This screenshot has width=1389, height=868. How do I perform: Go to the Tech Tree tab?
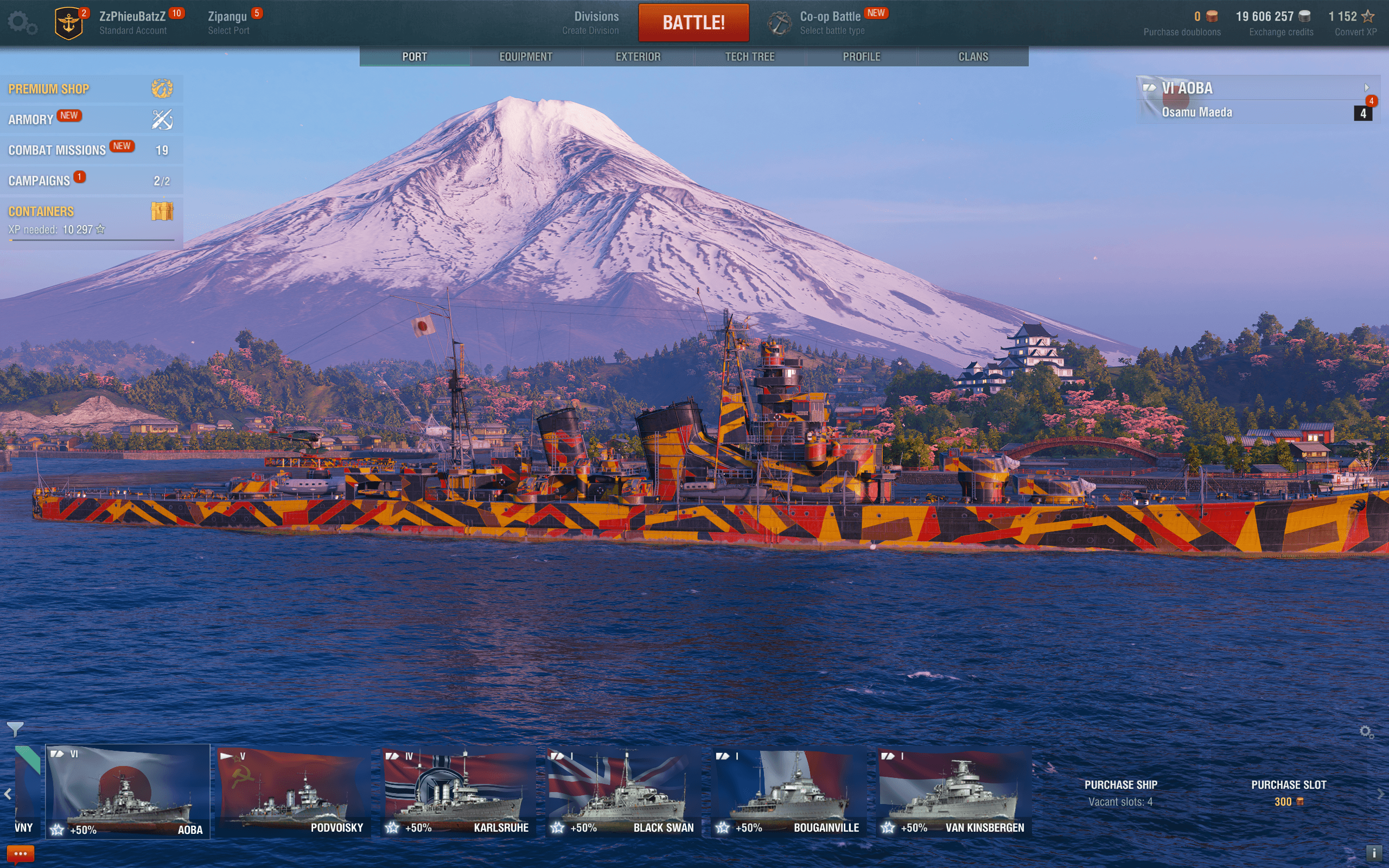tap(750, 57)
